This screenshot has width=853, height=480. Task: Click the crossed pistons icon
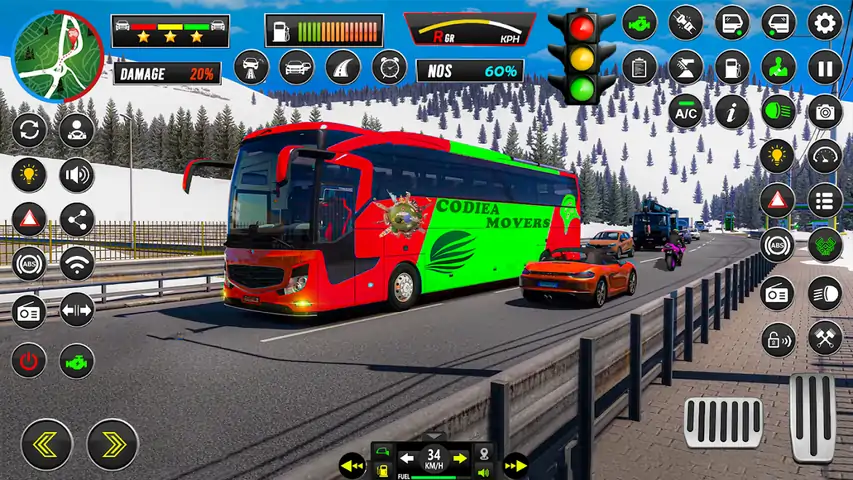(825, 340)
